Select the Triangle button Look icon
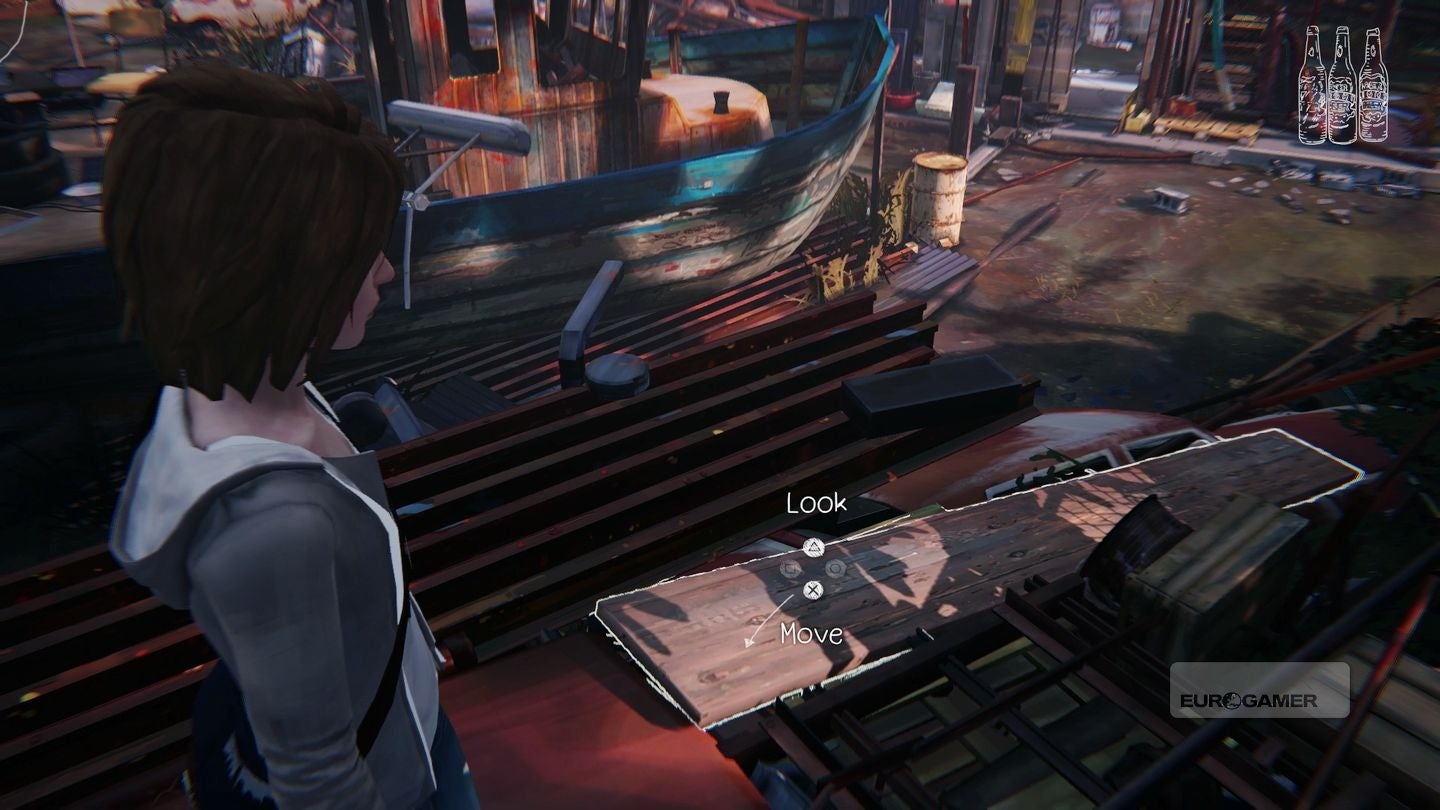Viewport: 1440px width, 810px height. 813,547
